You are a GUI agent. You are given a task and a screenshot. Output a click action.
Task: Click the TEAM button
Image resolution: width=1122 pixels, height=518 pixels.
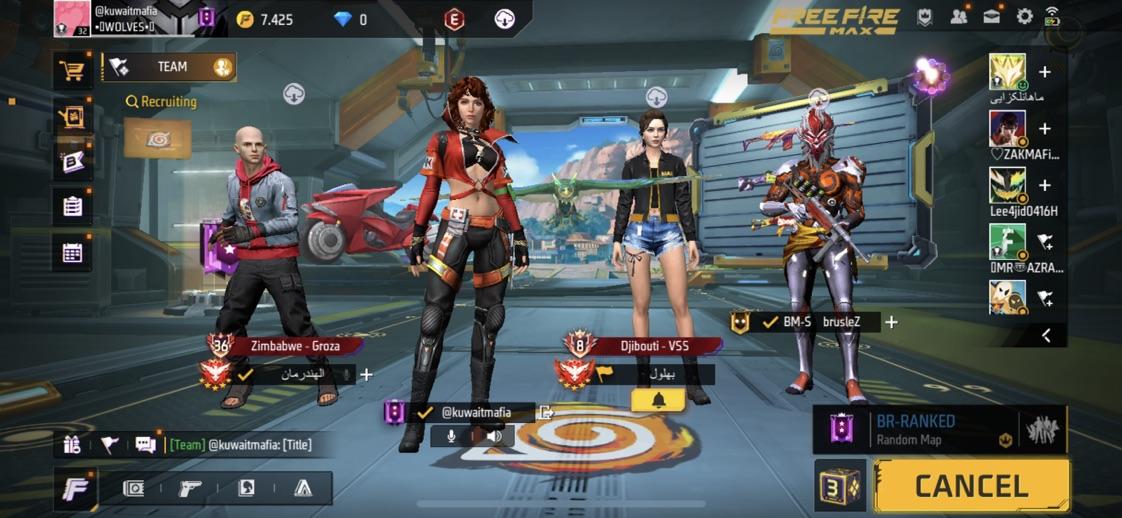click(x=170, y=67)
